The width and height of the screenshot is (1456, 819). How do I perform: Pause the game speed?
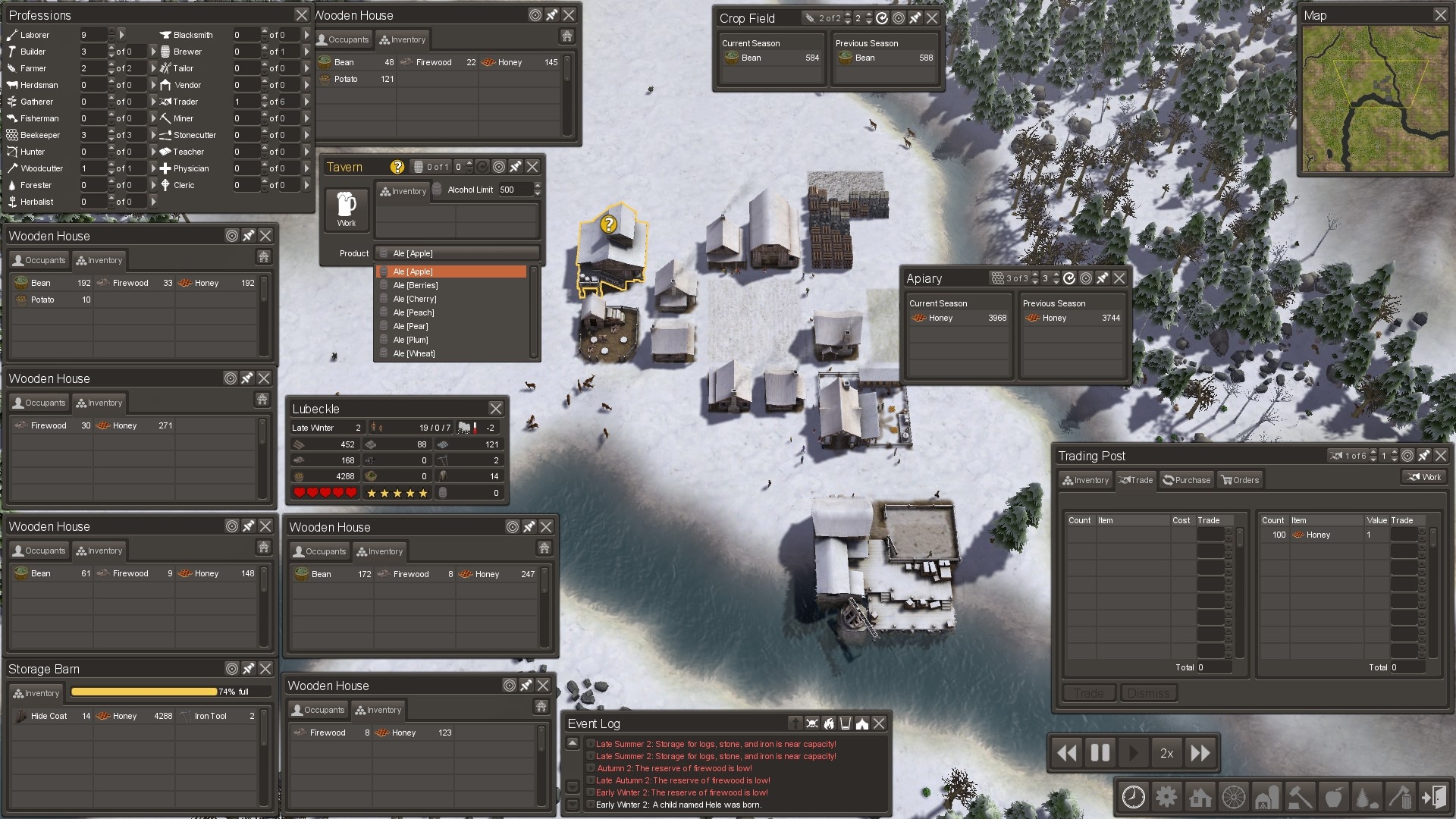click(x=1100, y=753)
